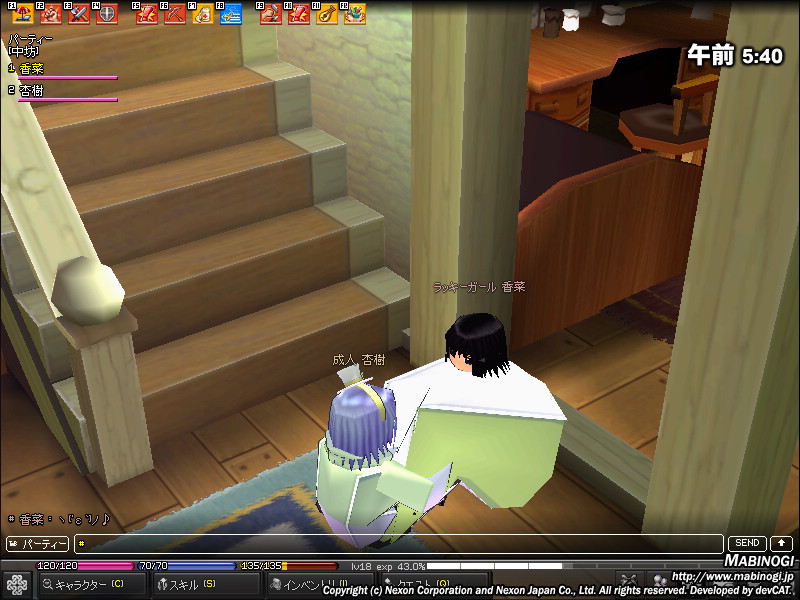Click the crossed swords icon in bottom bar

pyautogui.click(x=628, y=580)
